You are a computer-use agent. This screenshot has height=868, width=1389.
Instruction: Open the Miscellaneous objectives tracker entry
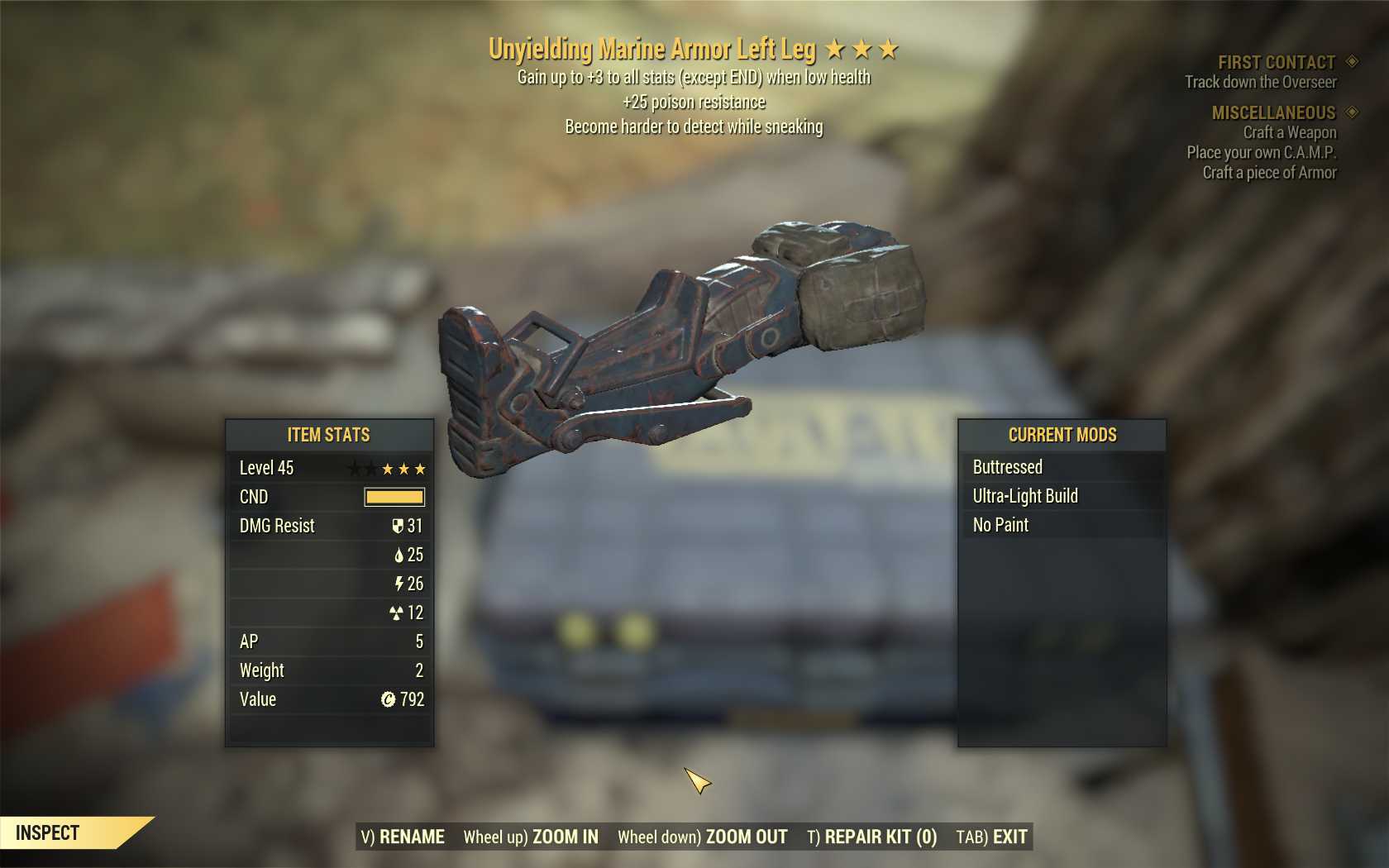point(1273,112)
